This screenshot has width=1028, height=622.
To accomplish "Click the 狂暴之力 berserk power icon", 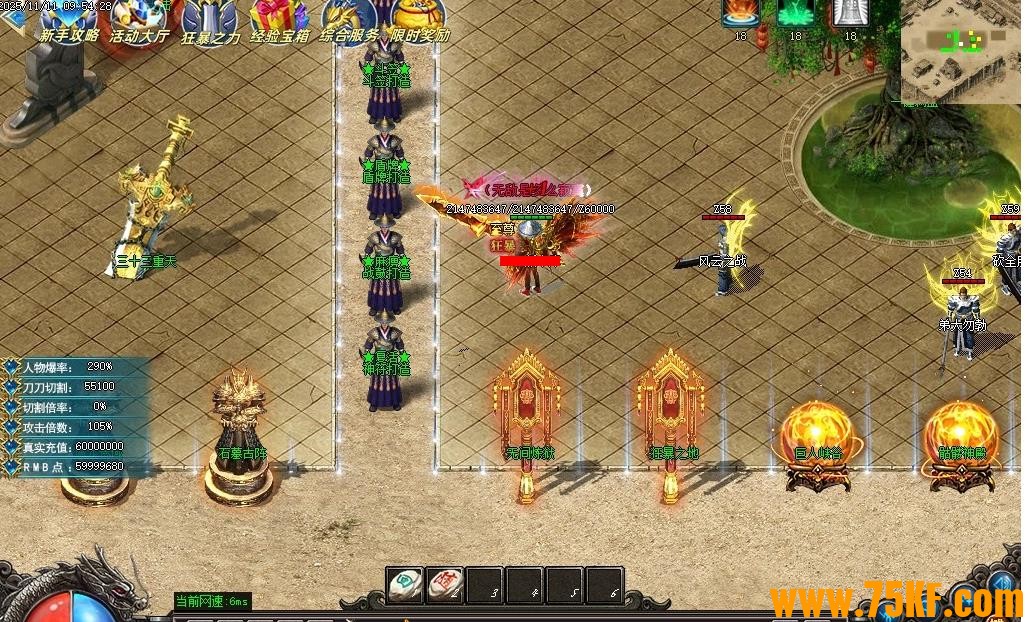I will click(210, 20).
